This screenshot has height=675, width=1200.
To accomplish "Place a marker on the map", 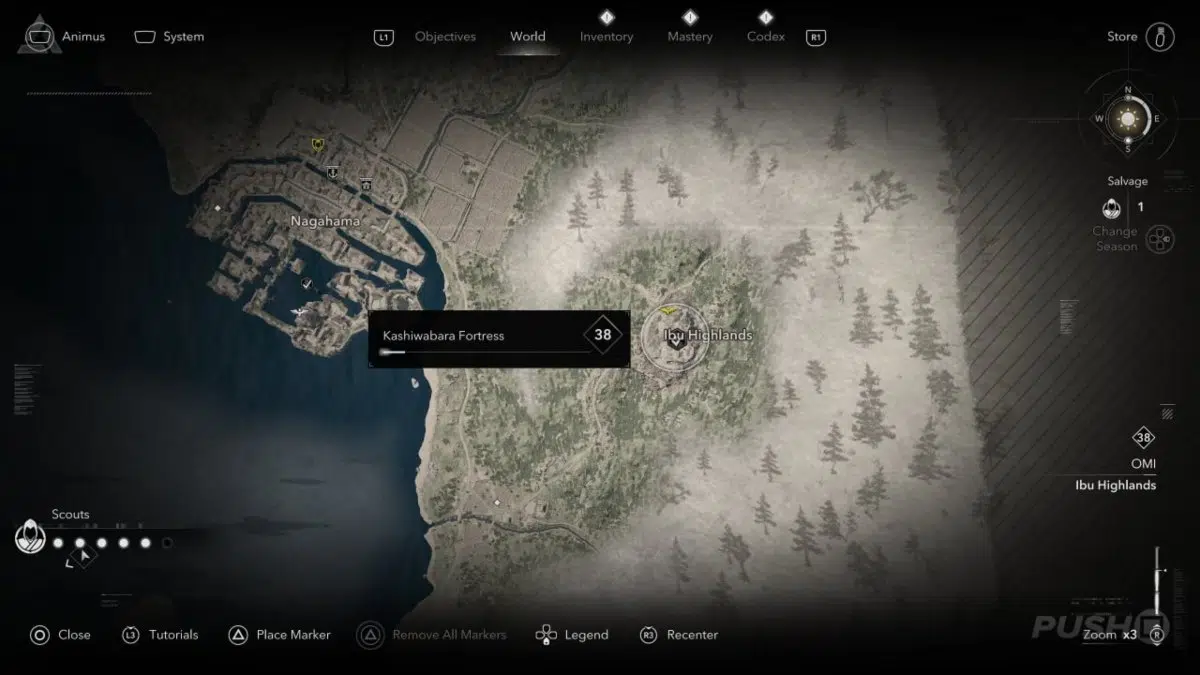I will [293, 634].
